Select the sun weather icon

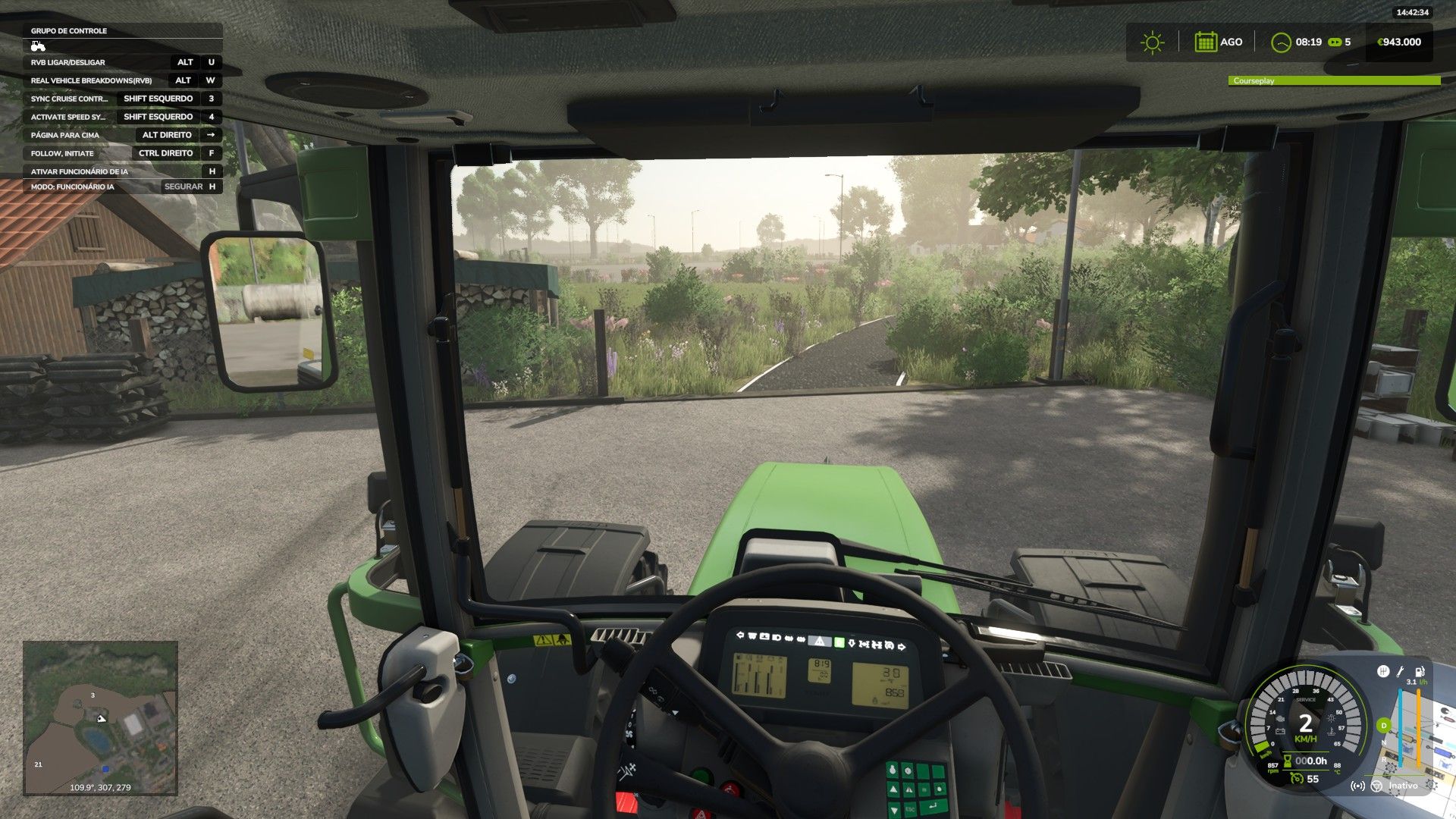(1152, 42)
